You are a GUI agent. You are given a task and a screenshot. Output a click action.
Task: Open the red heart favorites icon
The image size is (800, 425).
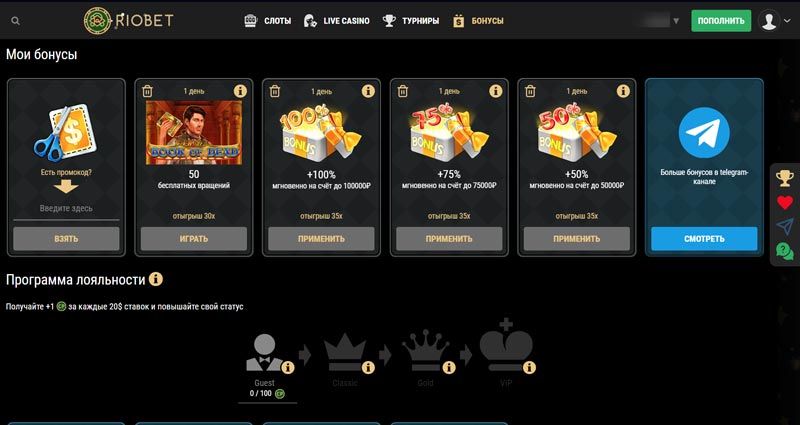point(785,202)
